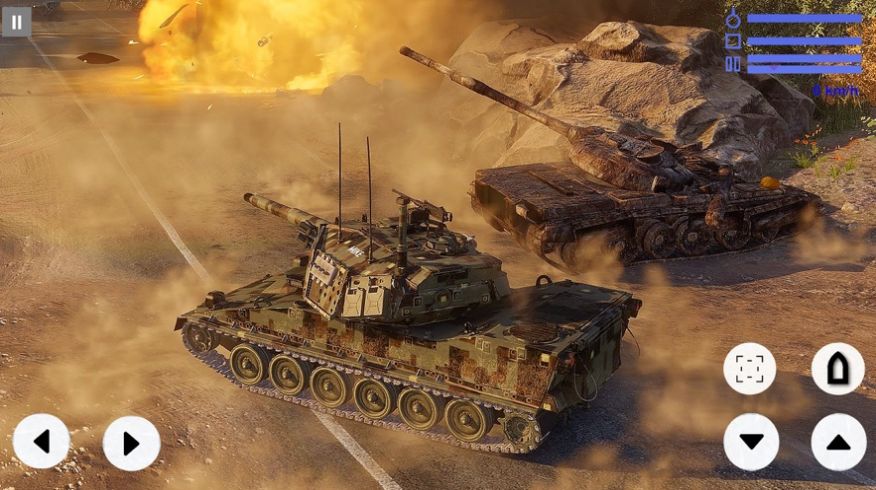Tap the aim reticle button
Screen dimensions: 876x490
(x=750, y=369)
